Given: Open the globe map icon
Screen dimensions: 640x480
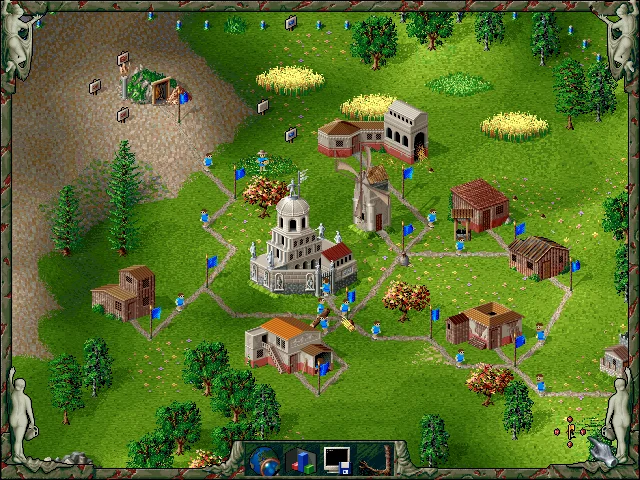Looking at the screenshot, I should click(x=263, y=459).
